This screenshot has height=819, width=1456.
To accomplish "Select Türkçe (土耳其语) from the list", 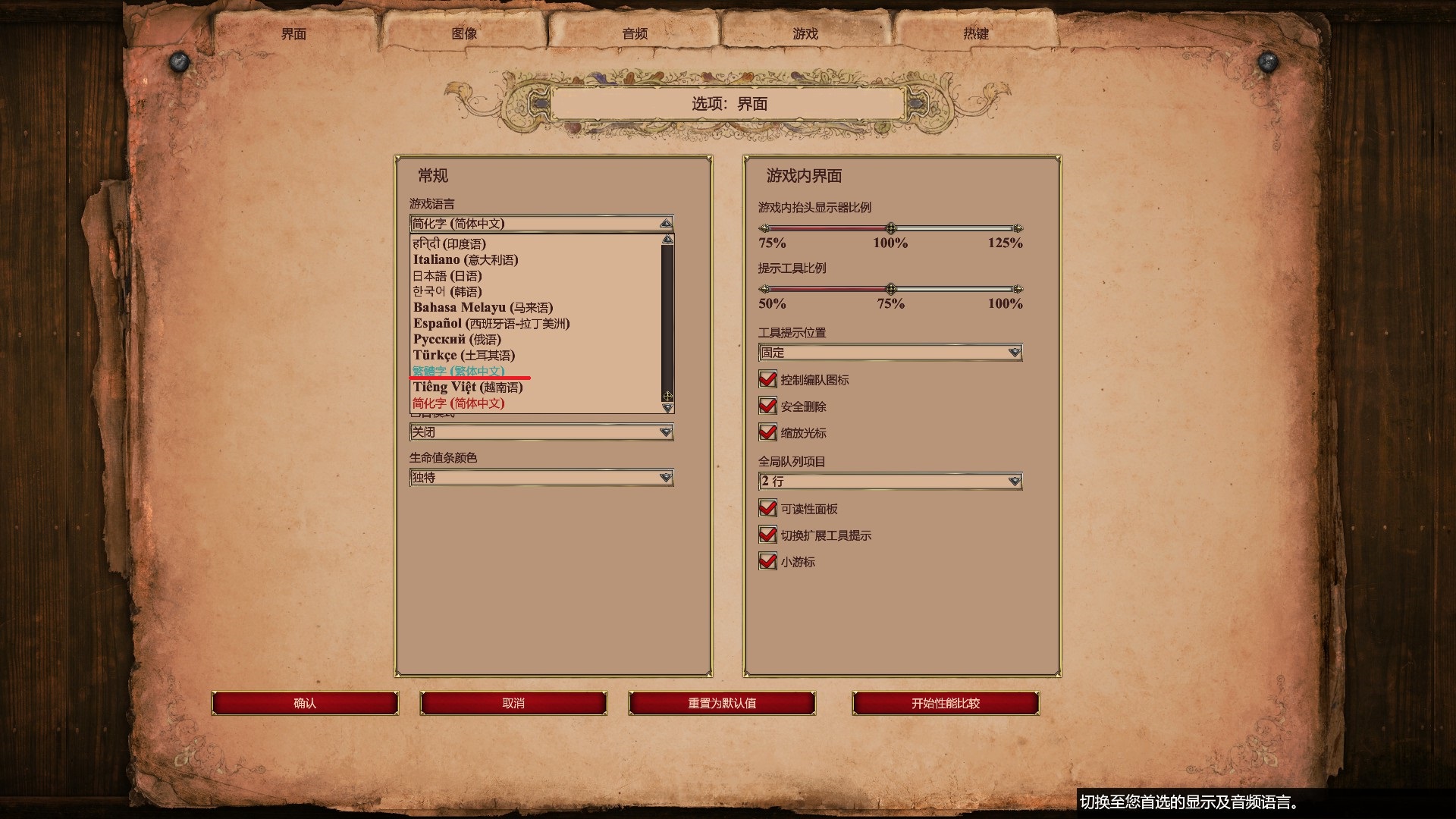I will click(464, 356).
